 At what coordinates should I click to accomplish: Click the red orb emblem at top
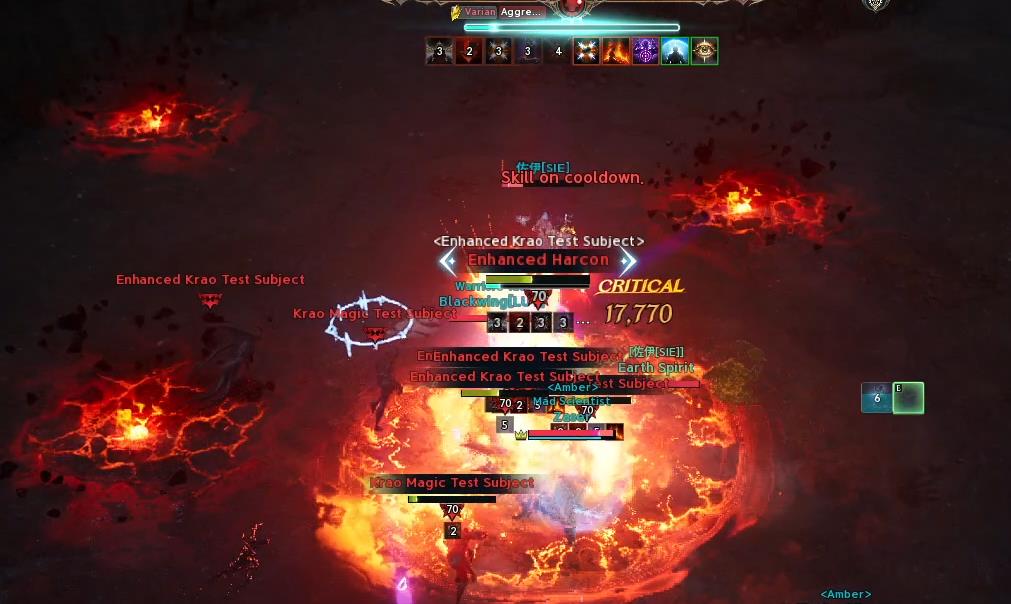pos(572,8)
